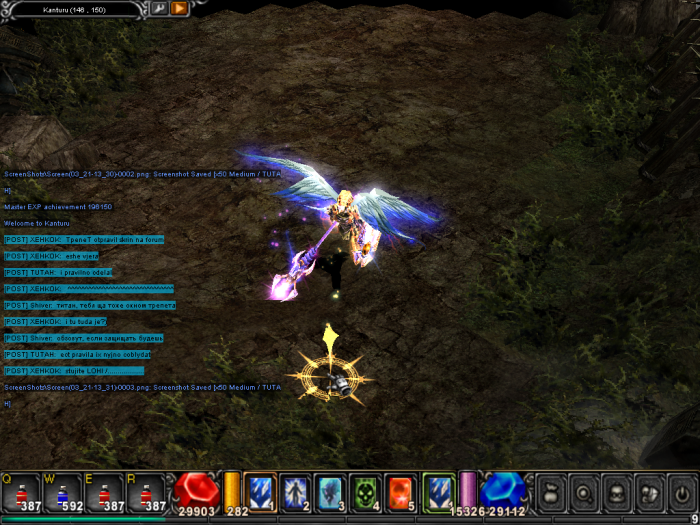Open the wrench settings button
Screen dimensions: 700x525
[x=159, y=8]
